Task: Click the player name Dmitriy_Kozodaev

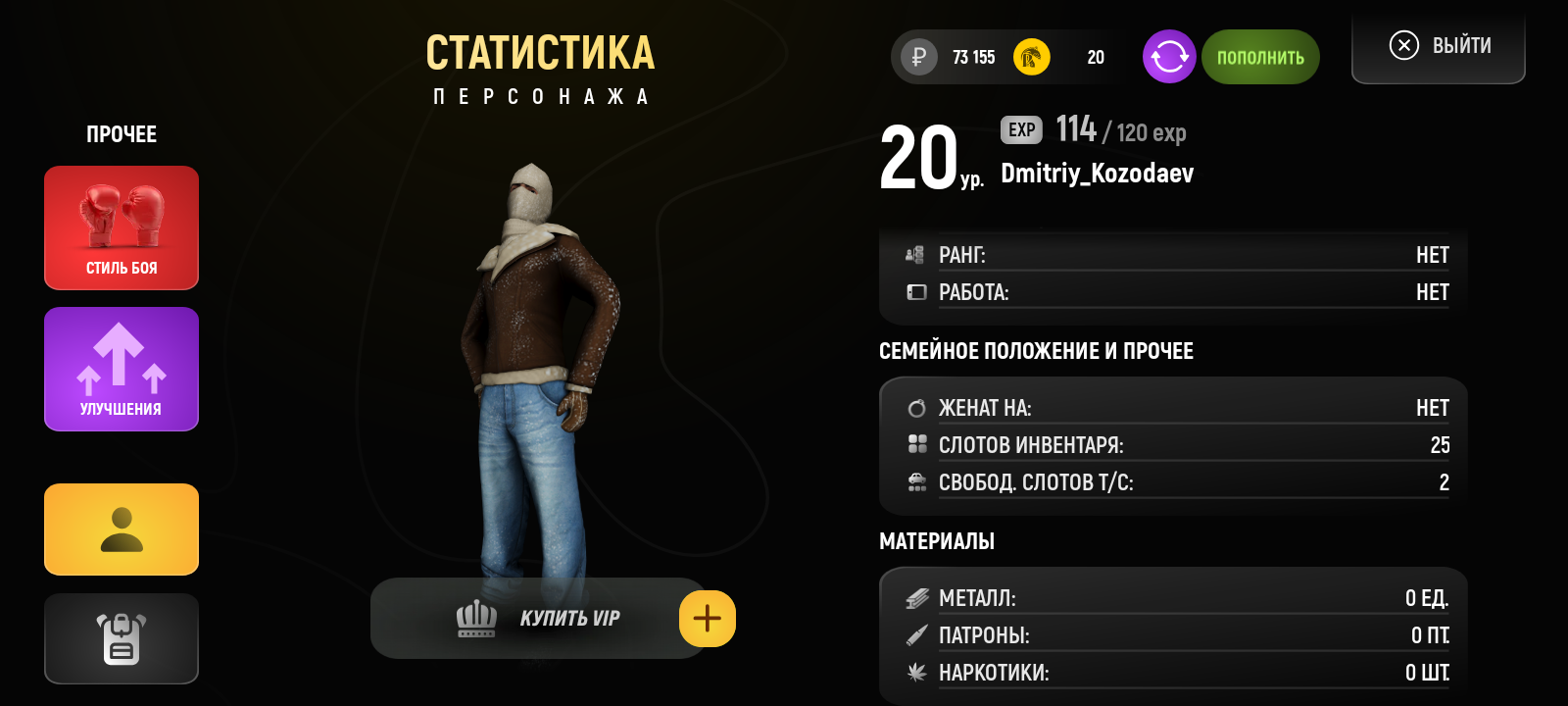Action: pos(1097,174)
